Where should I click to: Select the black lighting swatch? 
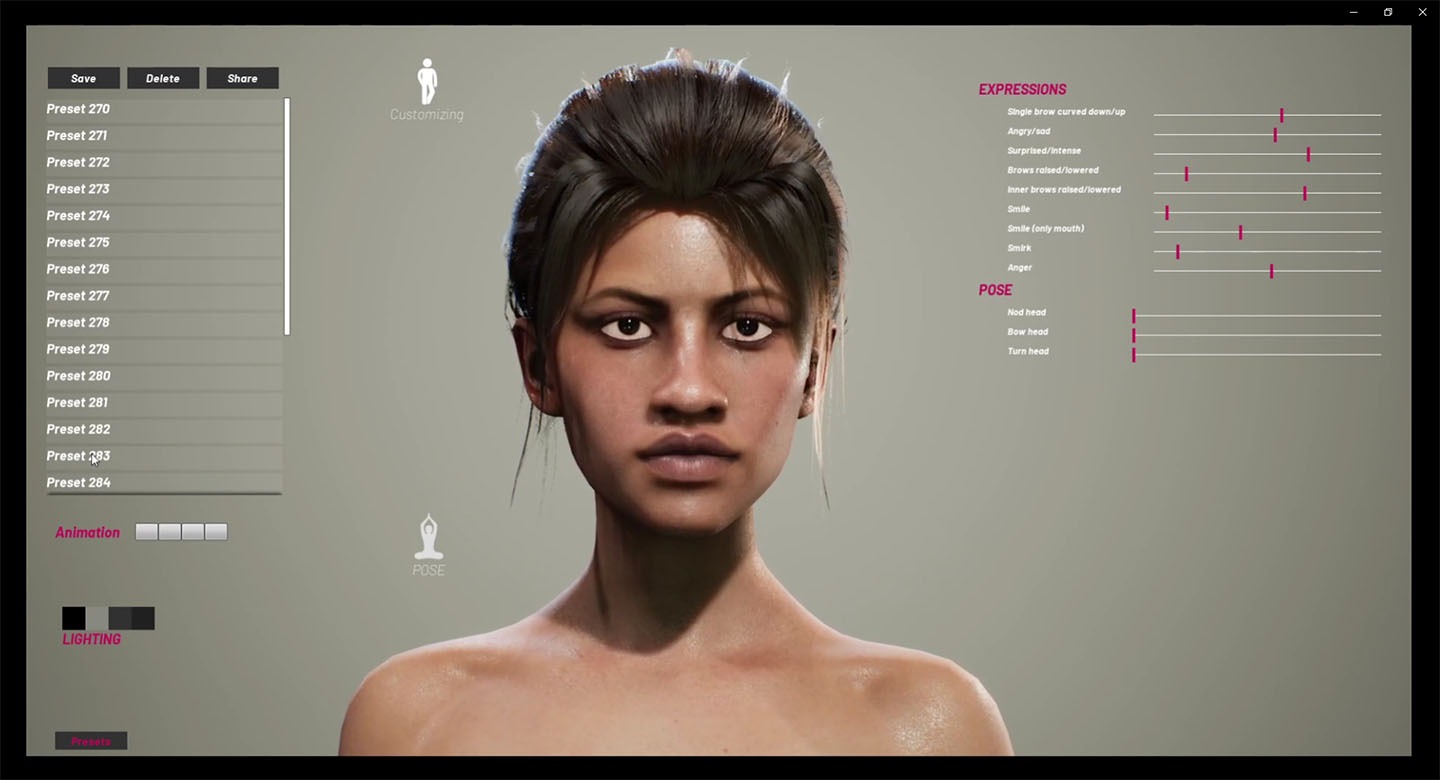coord(73,618)
